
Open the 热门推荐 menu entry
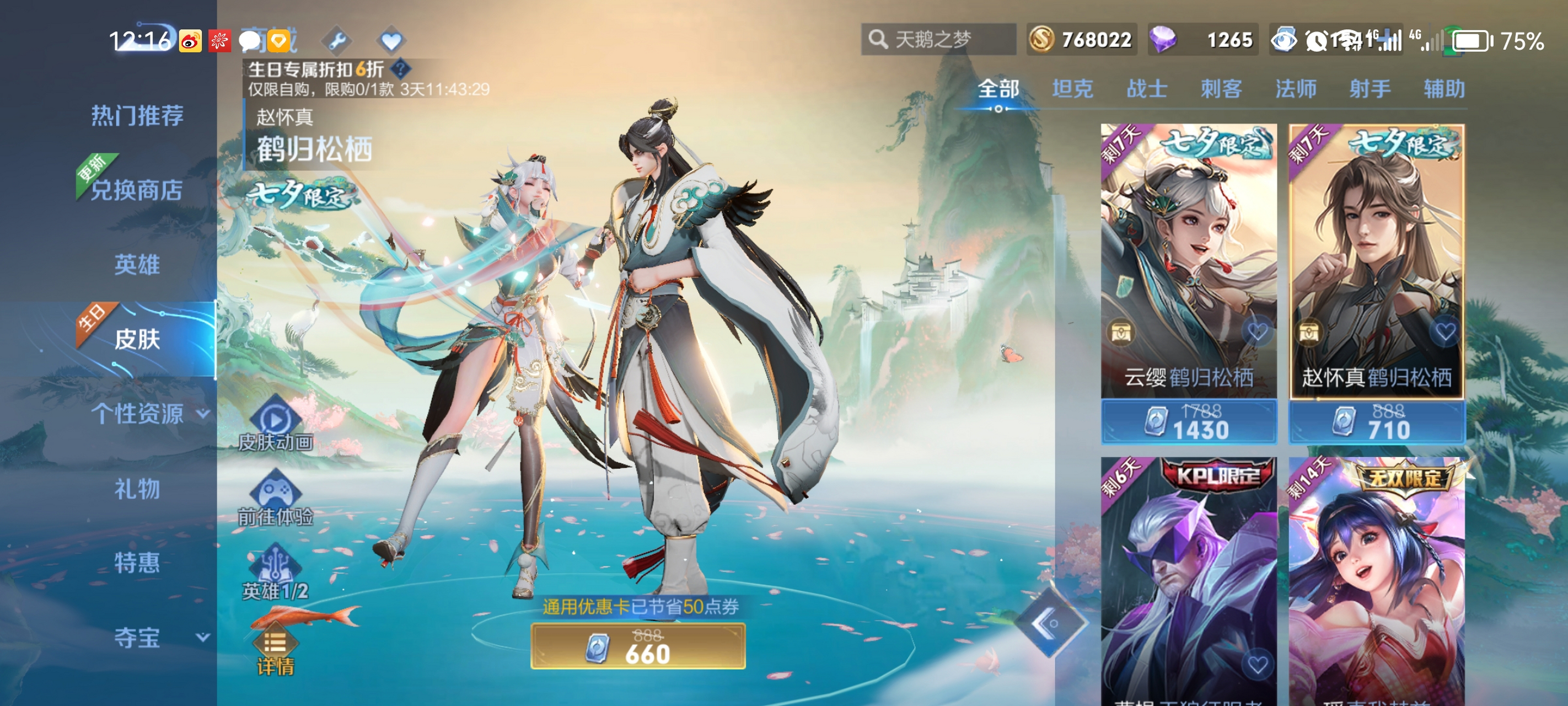137,116
